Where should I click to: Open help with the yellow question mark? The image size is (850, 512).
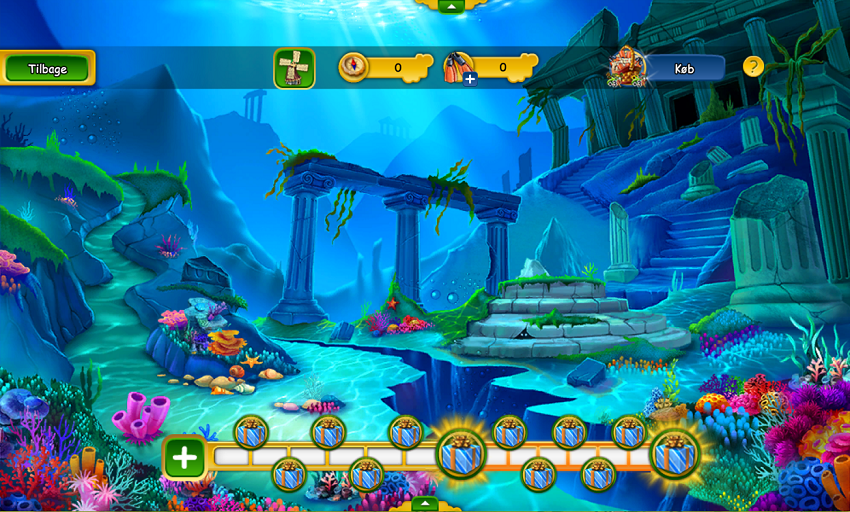coord(753,67)
